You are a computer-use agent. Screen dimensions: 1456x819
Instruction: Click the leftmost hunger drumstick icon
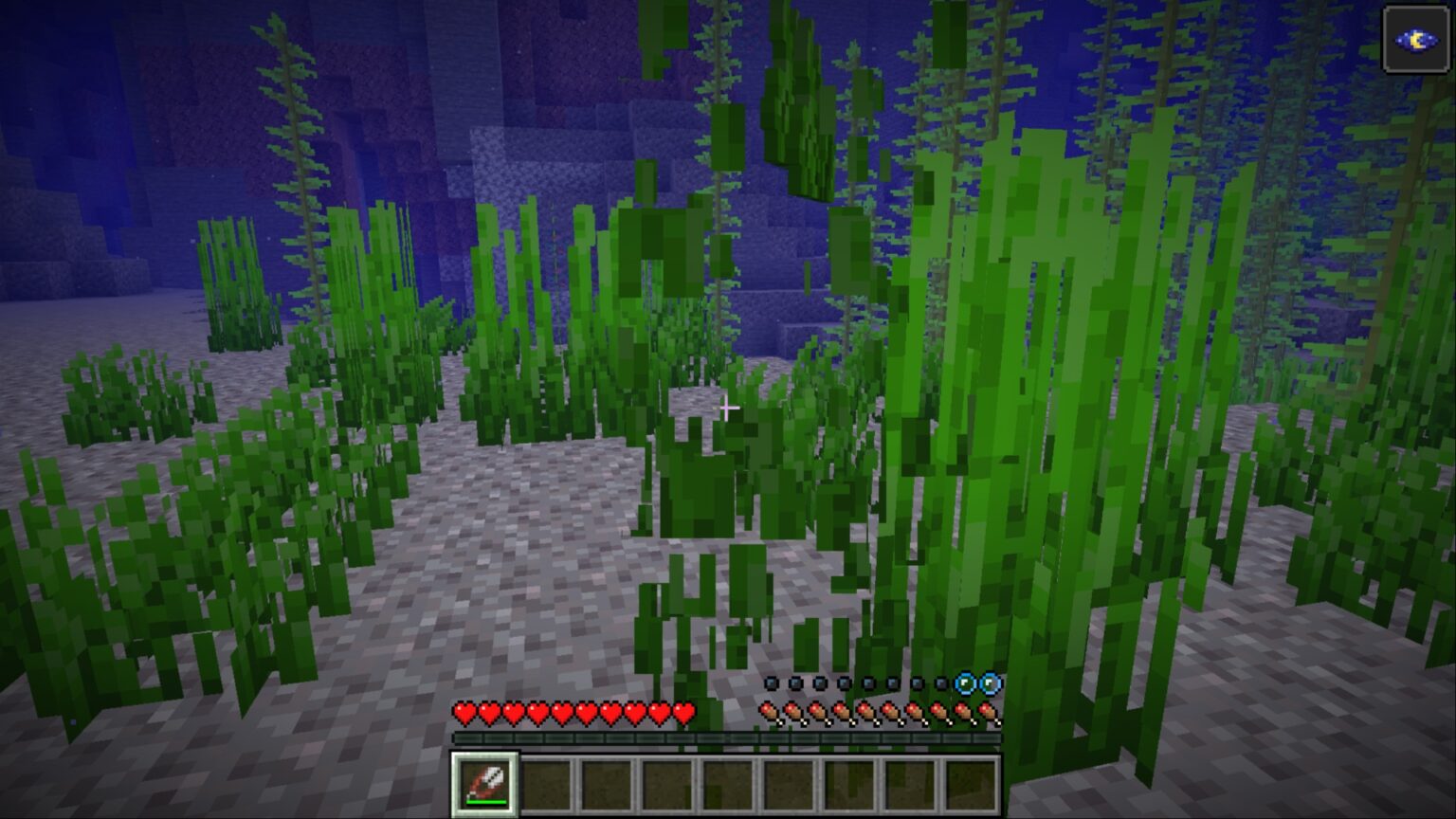768,713
